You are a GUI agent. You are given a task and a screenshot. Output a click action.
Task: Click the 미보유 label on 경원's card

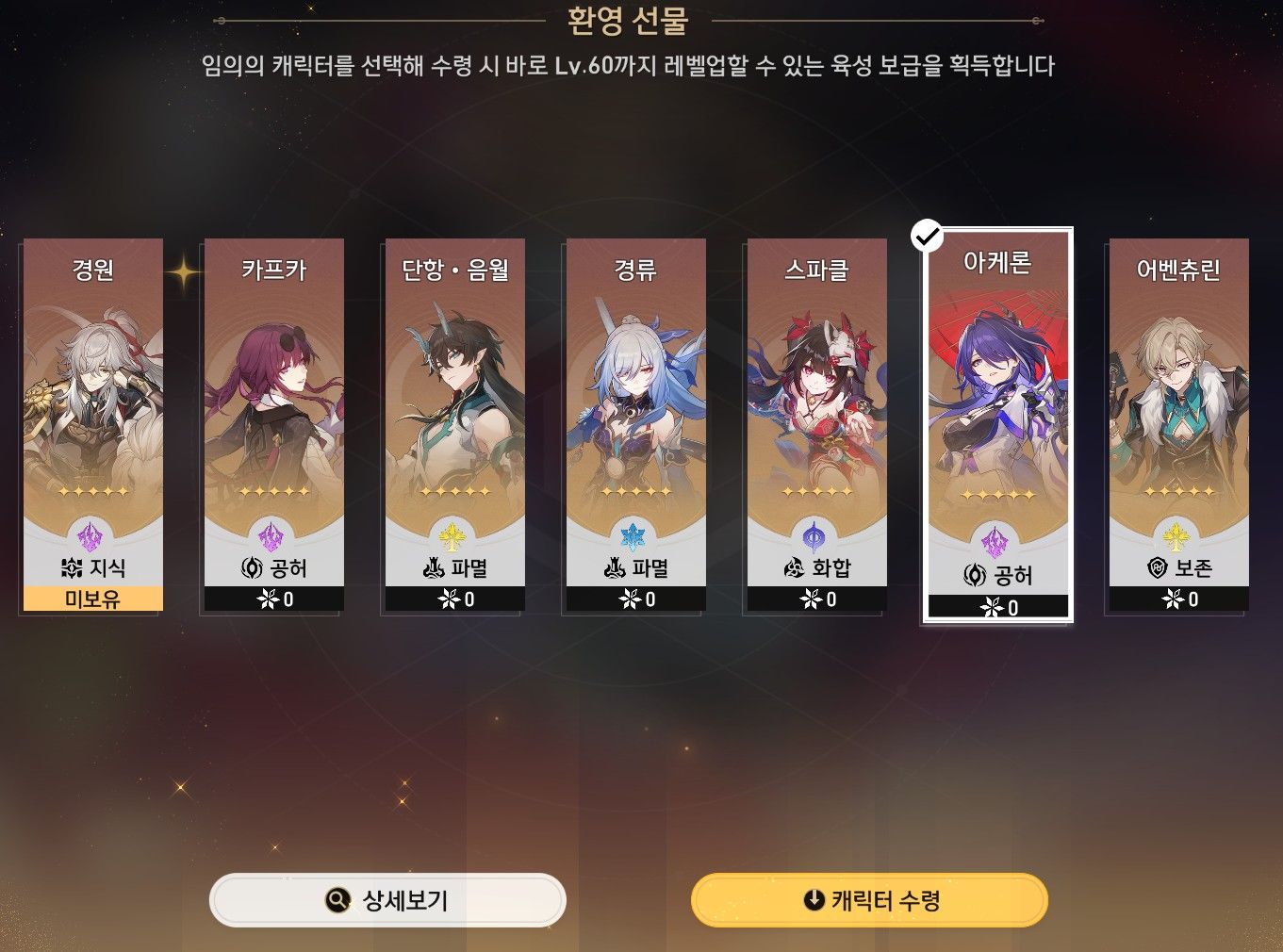pos(91,599)
